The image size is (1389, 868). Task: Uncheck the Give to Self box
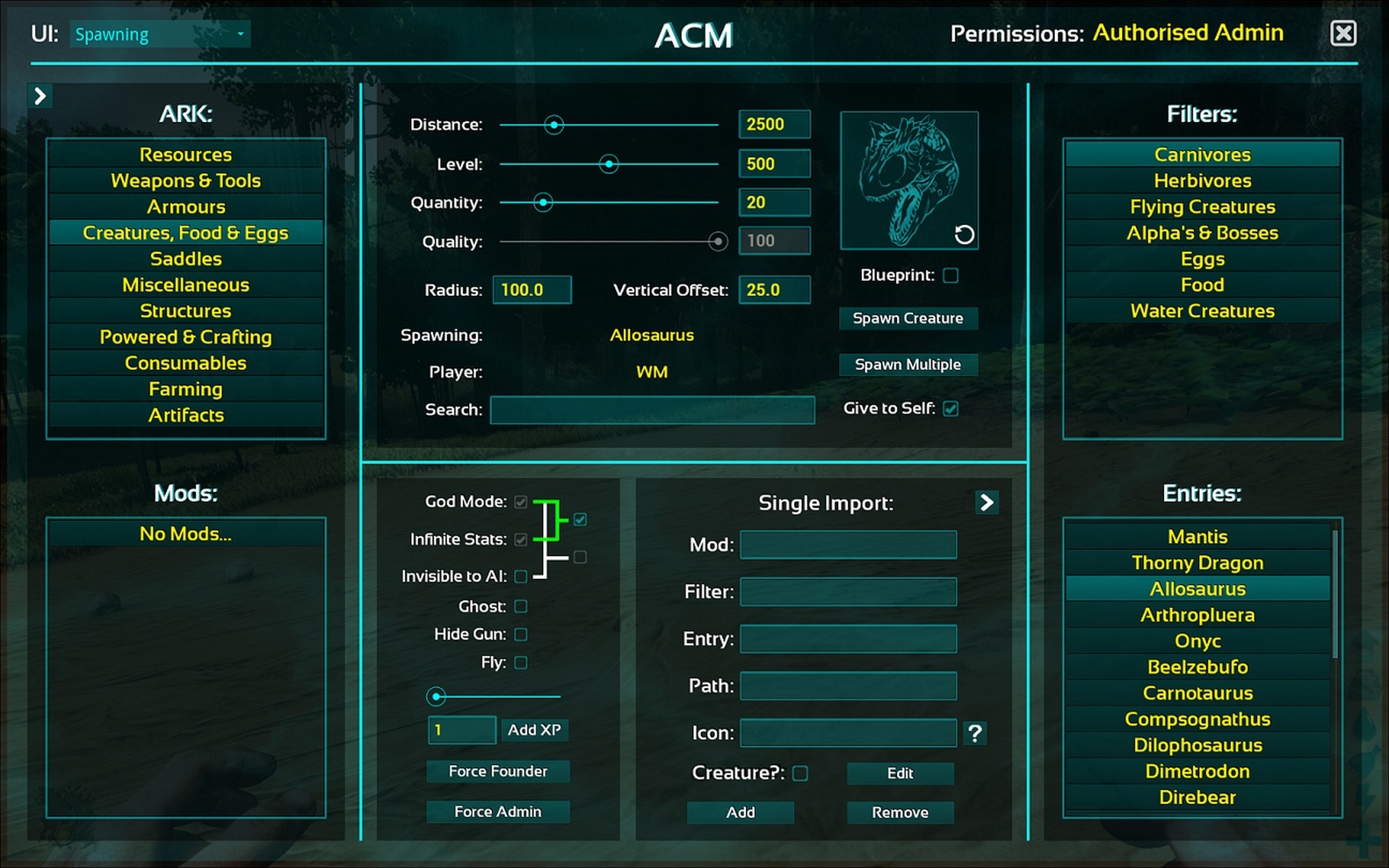[951, 409]
